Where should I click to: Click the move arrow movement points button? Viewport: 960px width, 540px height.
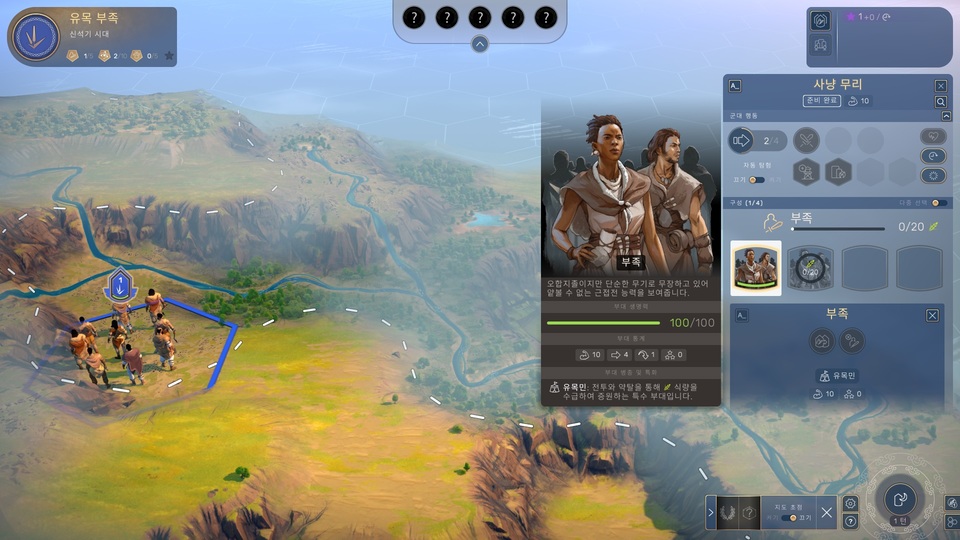click(742, 141)
